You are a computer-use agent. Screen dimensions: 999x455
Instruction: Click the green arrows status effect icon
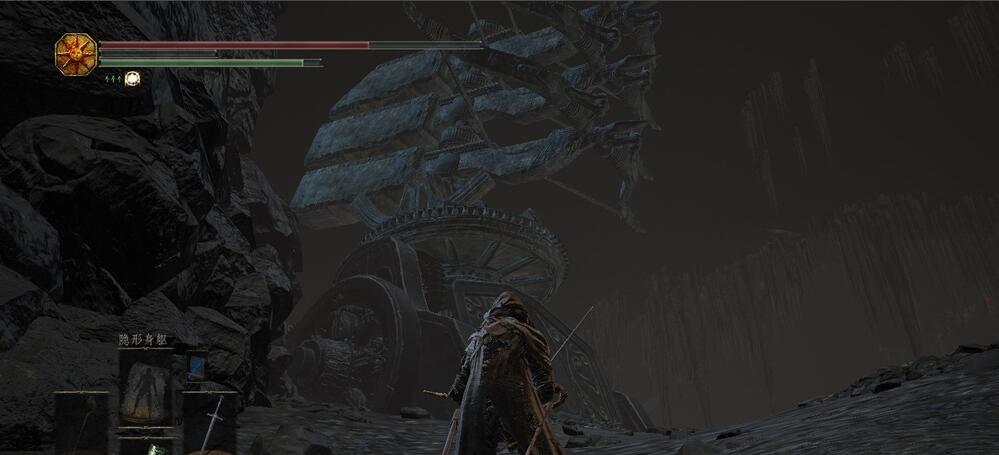[112, 78]
